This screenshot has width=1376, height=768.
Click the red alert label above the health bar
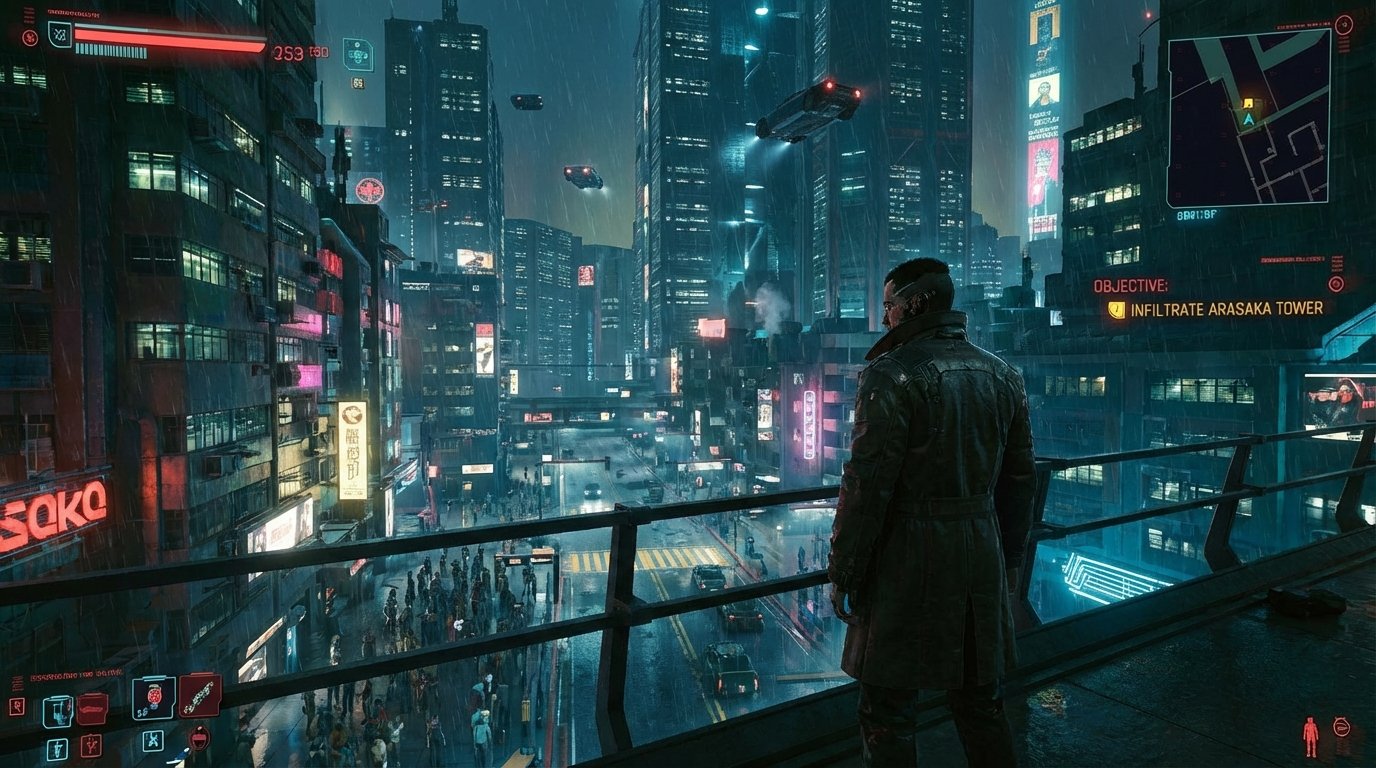pos(73,13)
